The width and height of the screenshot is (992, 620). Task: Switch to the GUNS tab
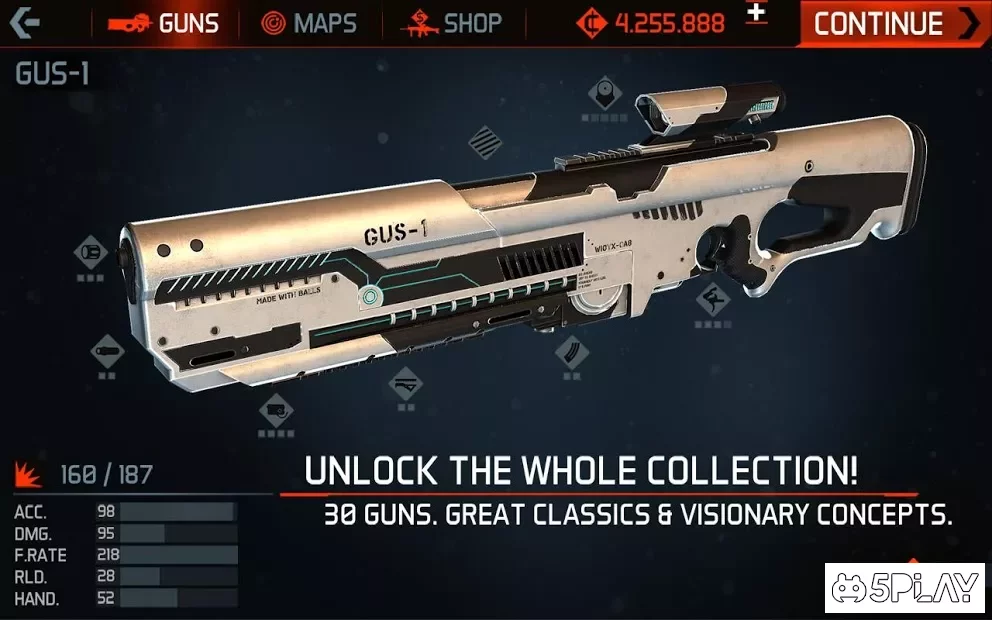[164, 23]
